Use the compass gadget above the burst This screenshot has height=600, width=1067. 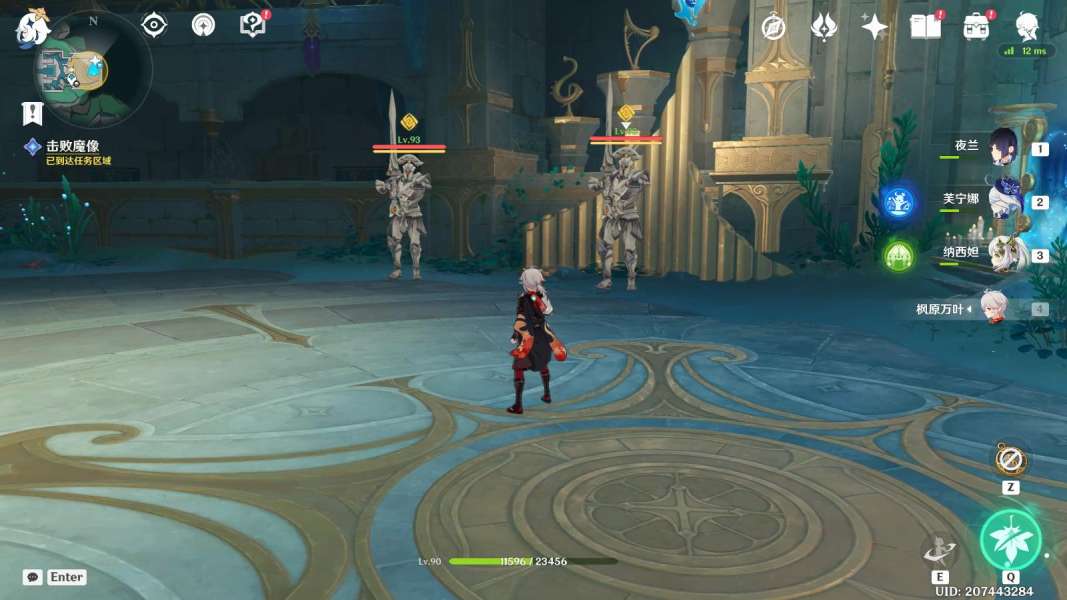[x=1010, y=461]
